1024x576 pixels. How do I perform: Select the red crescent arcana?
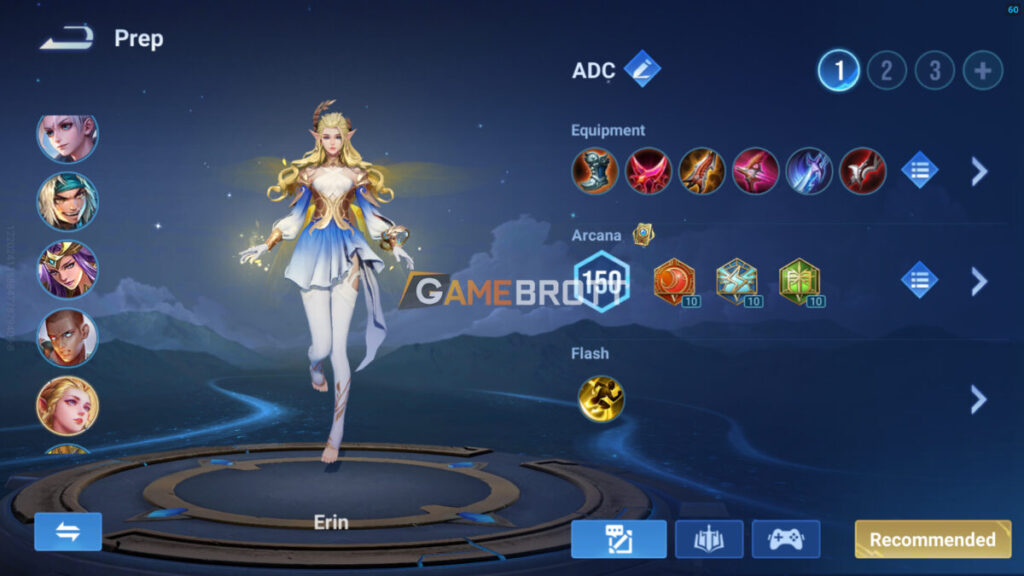[x=674, y=281]
